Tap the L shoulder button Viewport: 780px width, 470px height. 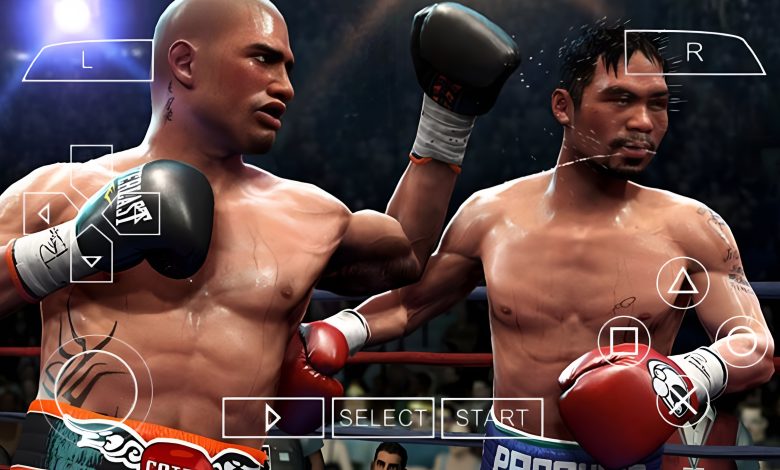coord(88,60)
